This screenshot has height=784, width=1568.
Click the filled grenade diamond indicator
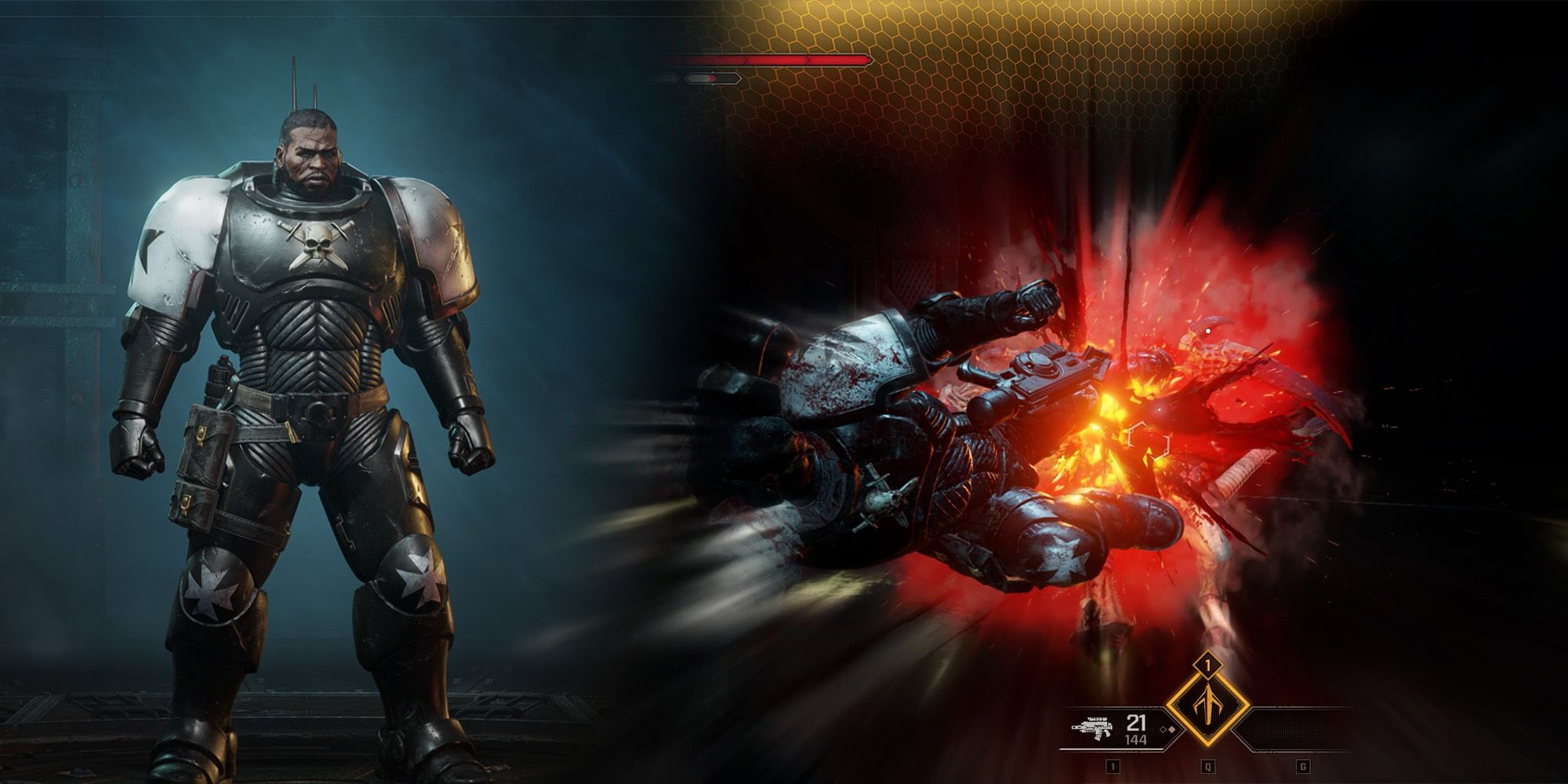1171,730
